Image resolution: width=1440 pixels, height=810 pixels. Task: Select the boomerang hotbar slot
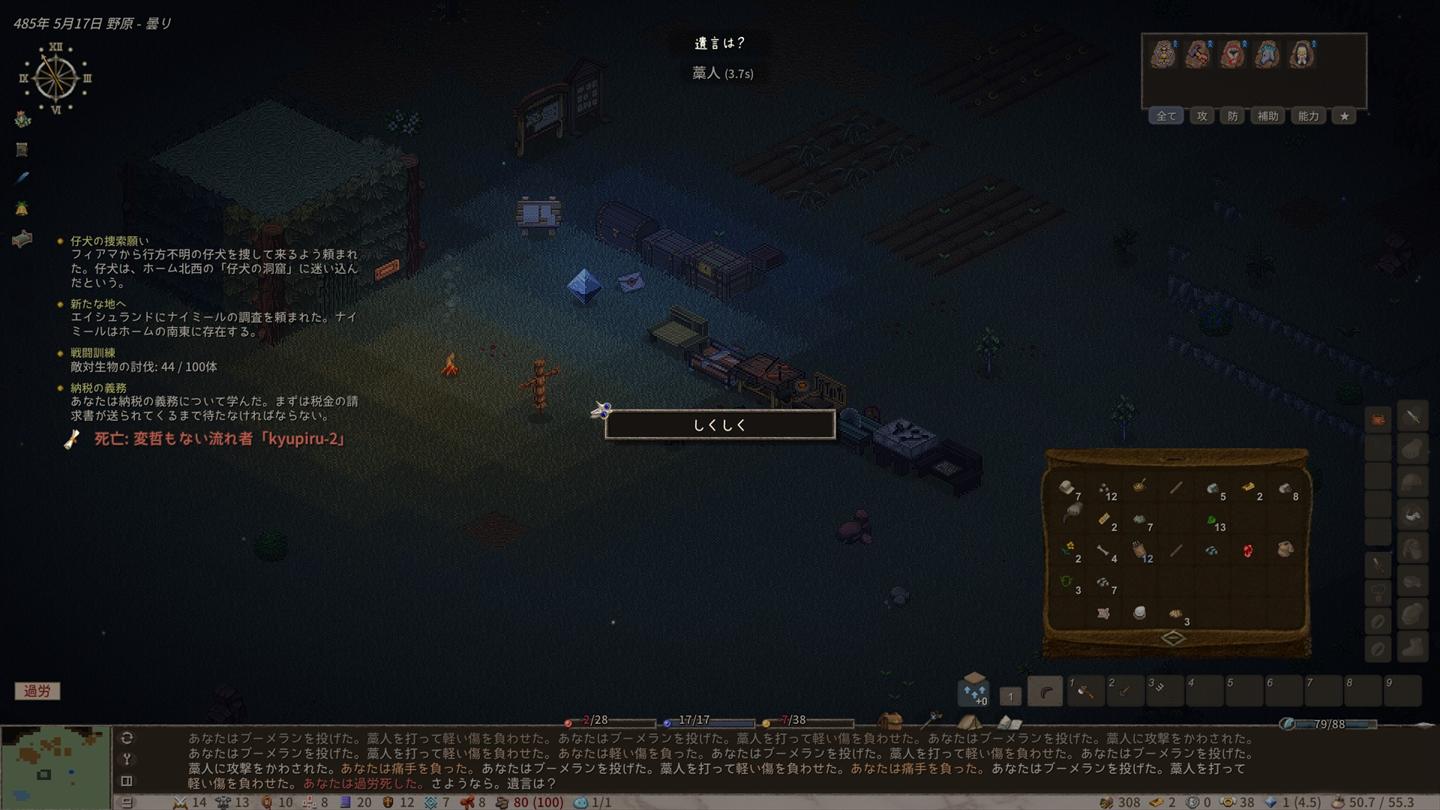click(1045, 692)
